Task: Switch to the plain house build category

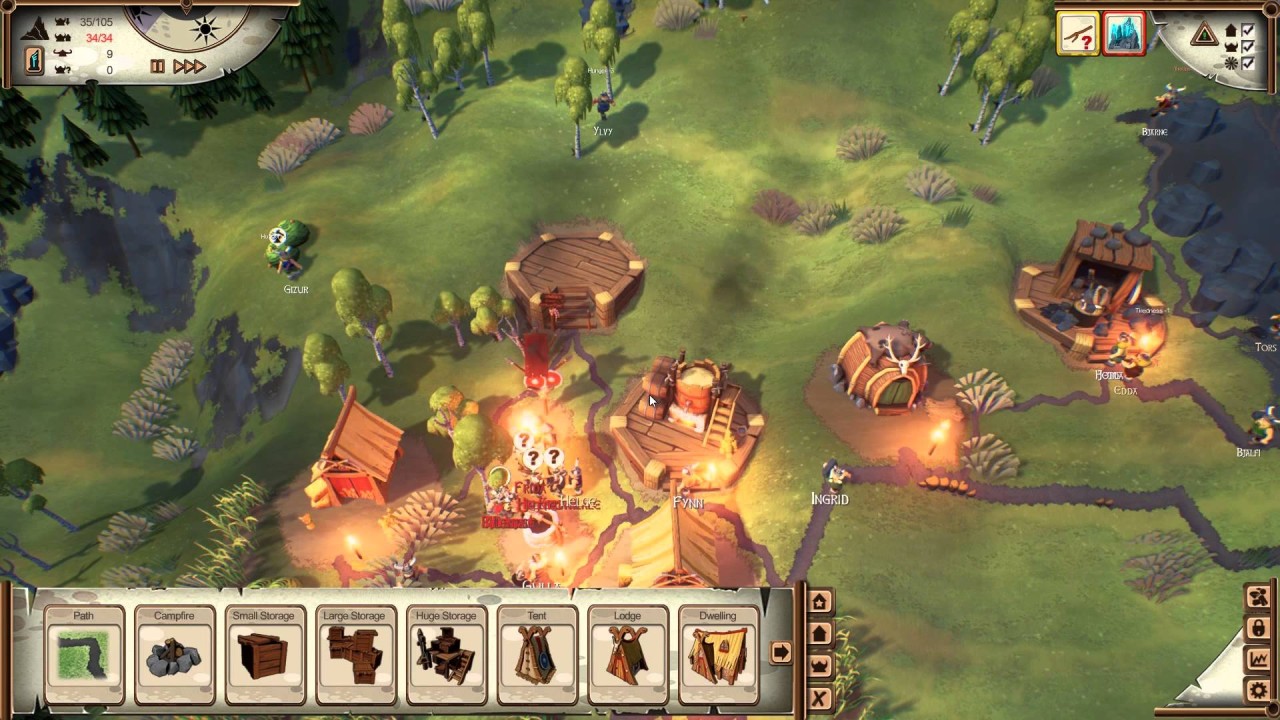Action: [820, 633]
